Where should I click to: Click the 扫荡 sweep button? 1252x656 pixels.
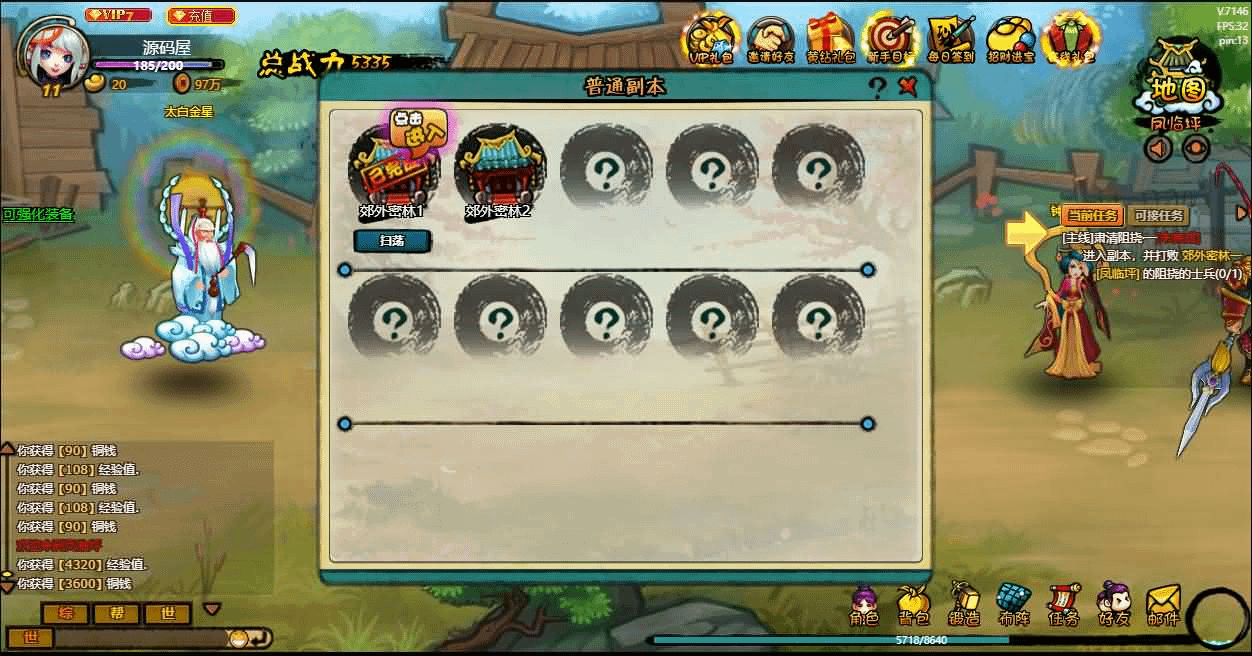pos(392,241)
